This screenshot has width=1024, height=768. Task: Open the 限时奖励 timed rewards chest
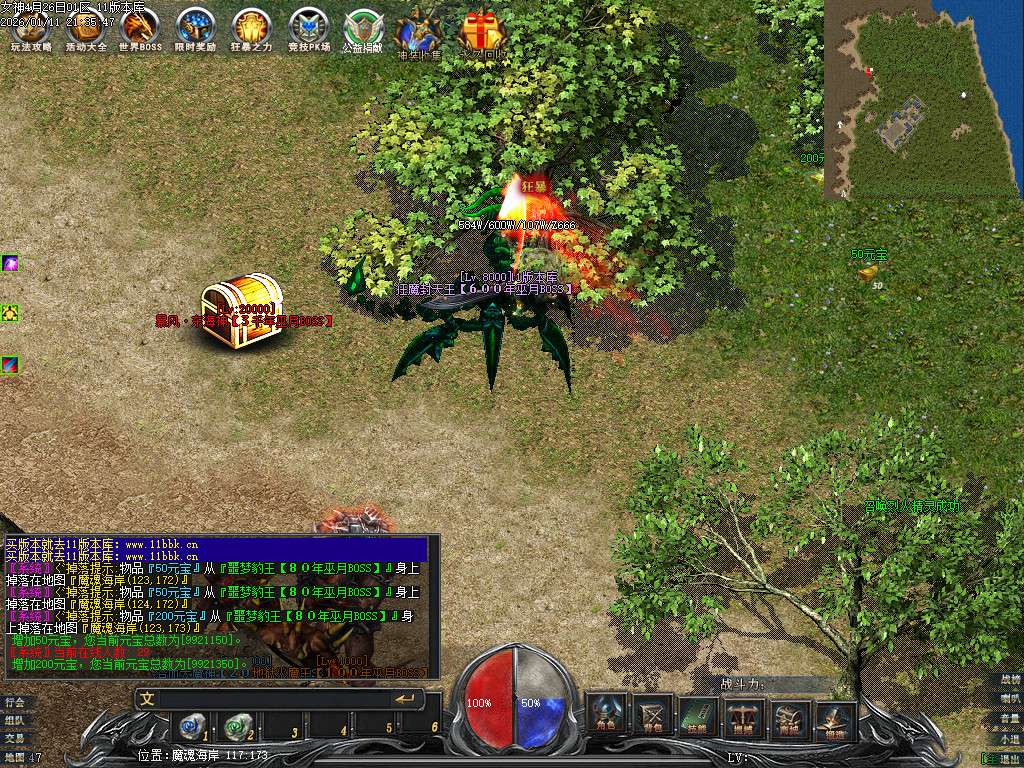click(x=195, y=28)
